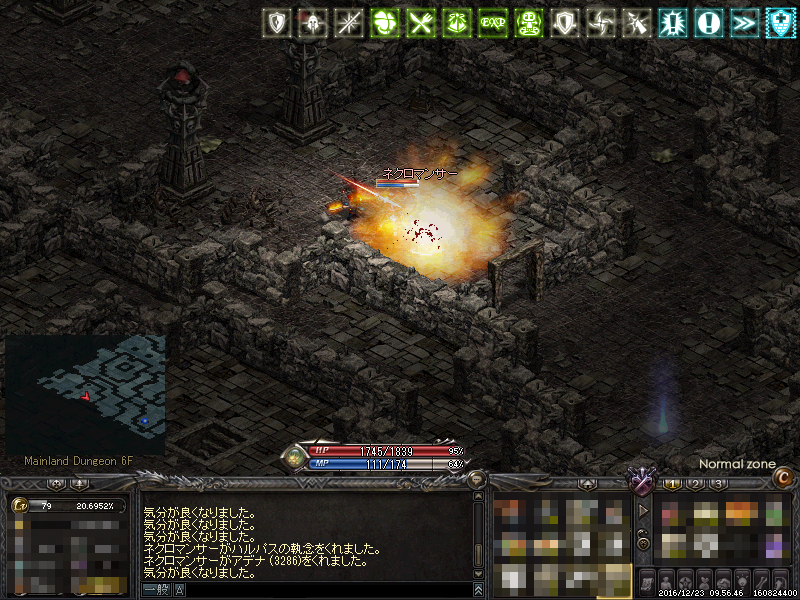Switch to hotbar page 2
The image size is (800, 600).
[695, 484]
